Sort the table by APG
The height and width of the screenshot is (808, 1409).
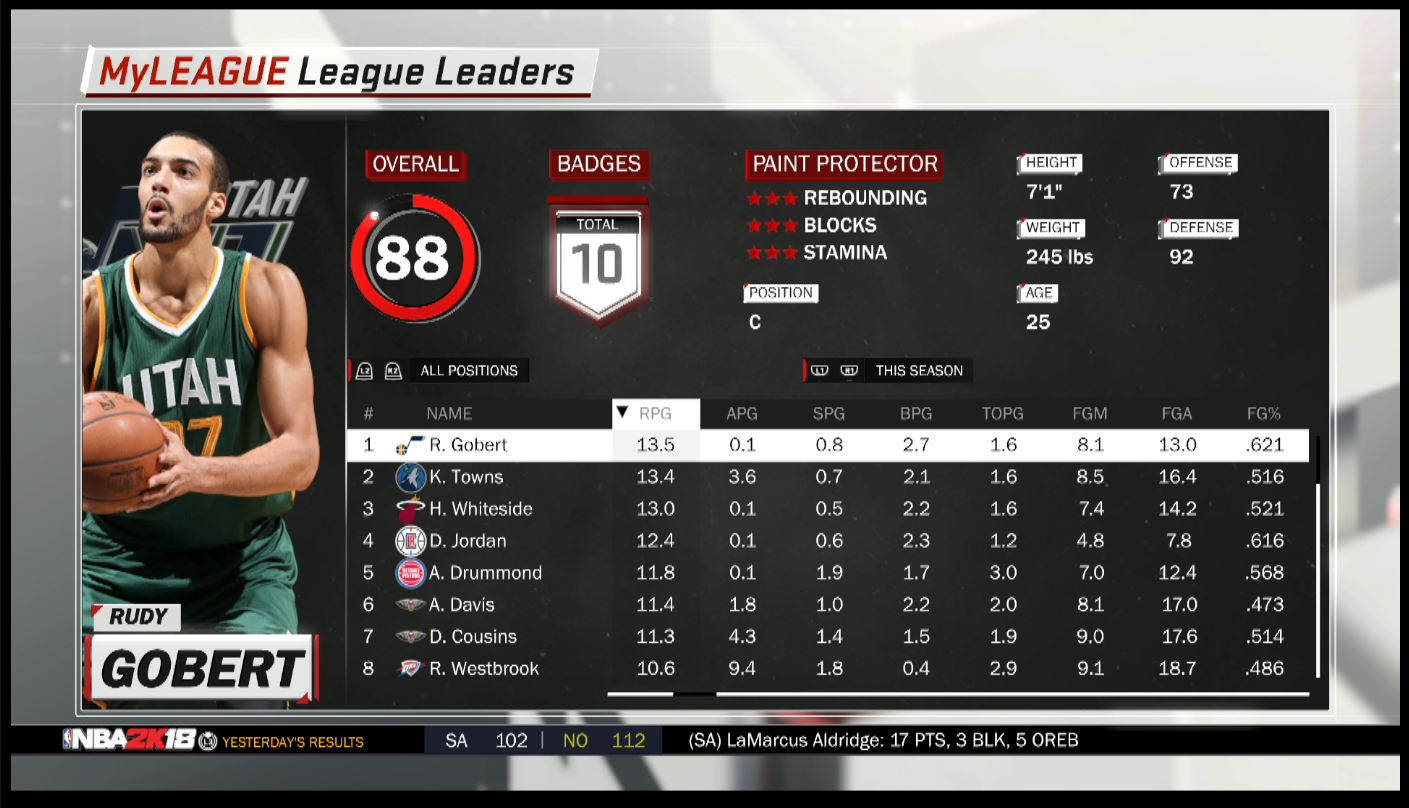coord(742,413)
